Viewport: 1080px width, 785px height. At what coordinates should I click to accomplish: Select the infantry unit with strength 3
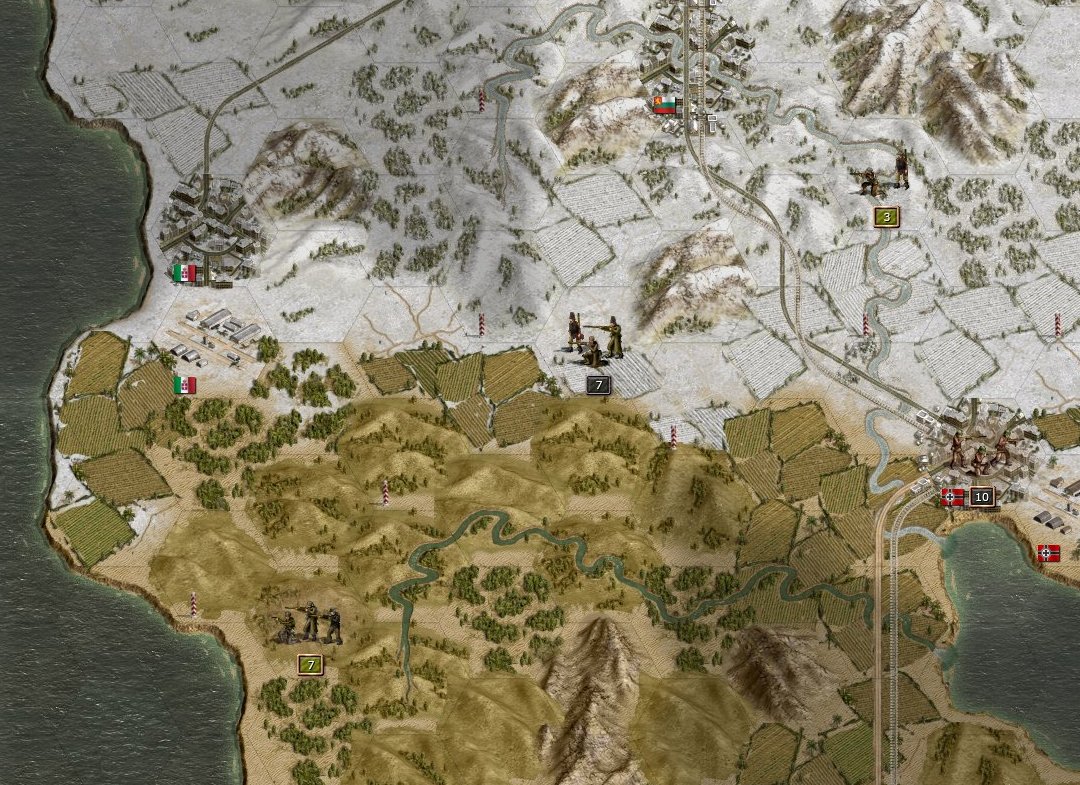885,178
